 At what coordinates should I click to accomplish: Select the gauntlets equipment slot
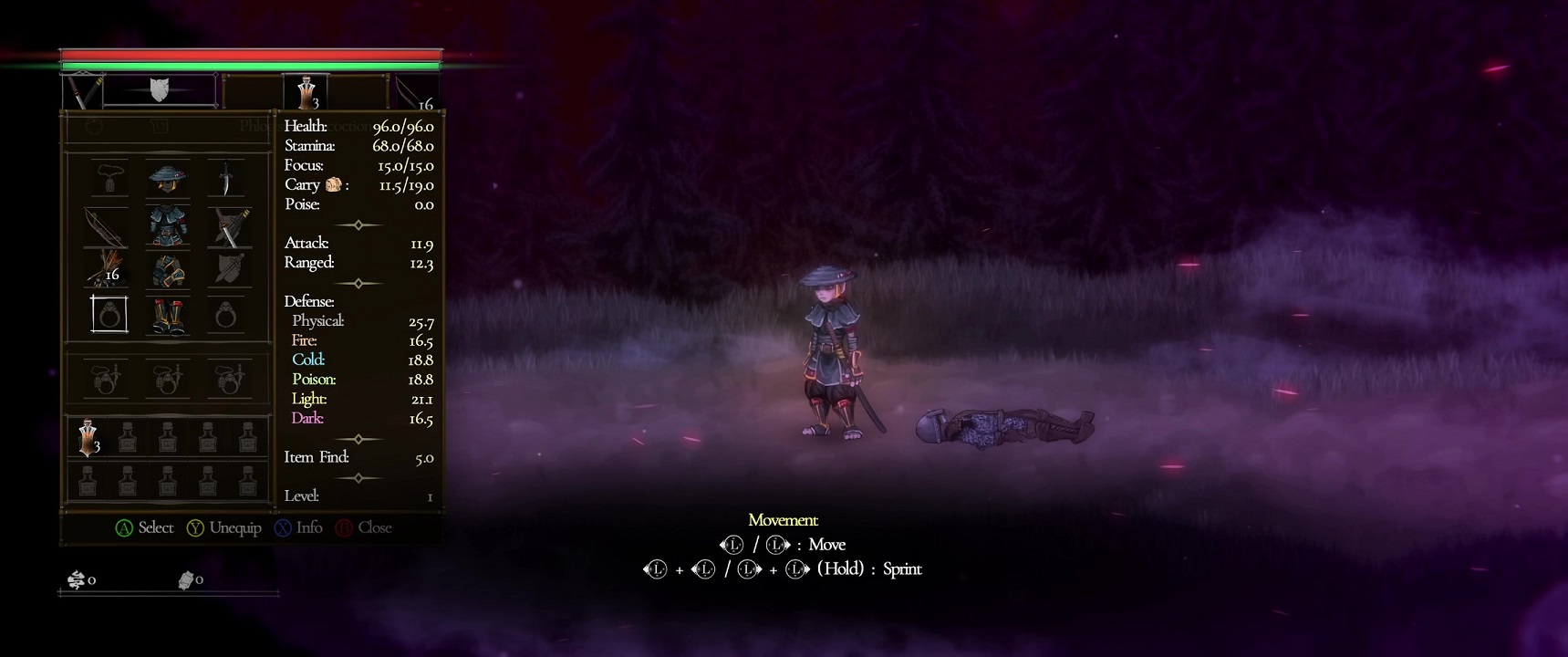pyautogui.click(x=168, y=270)
